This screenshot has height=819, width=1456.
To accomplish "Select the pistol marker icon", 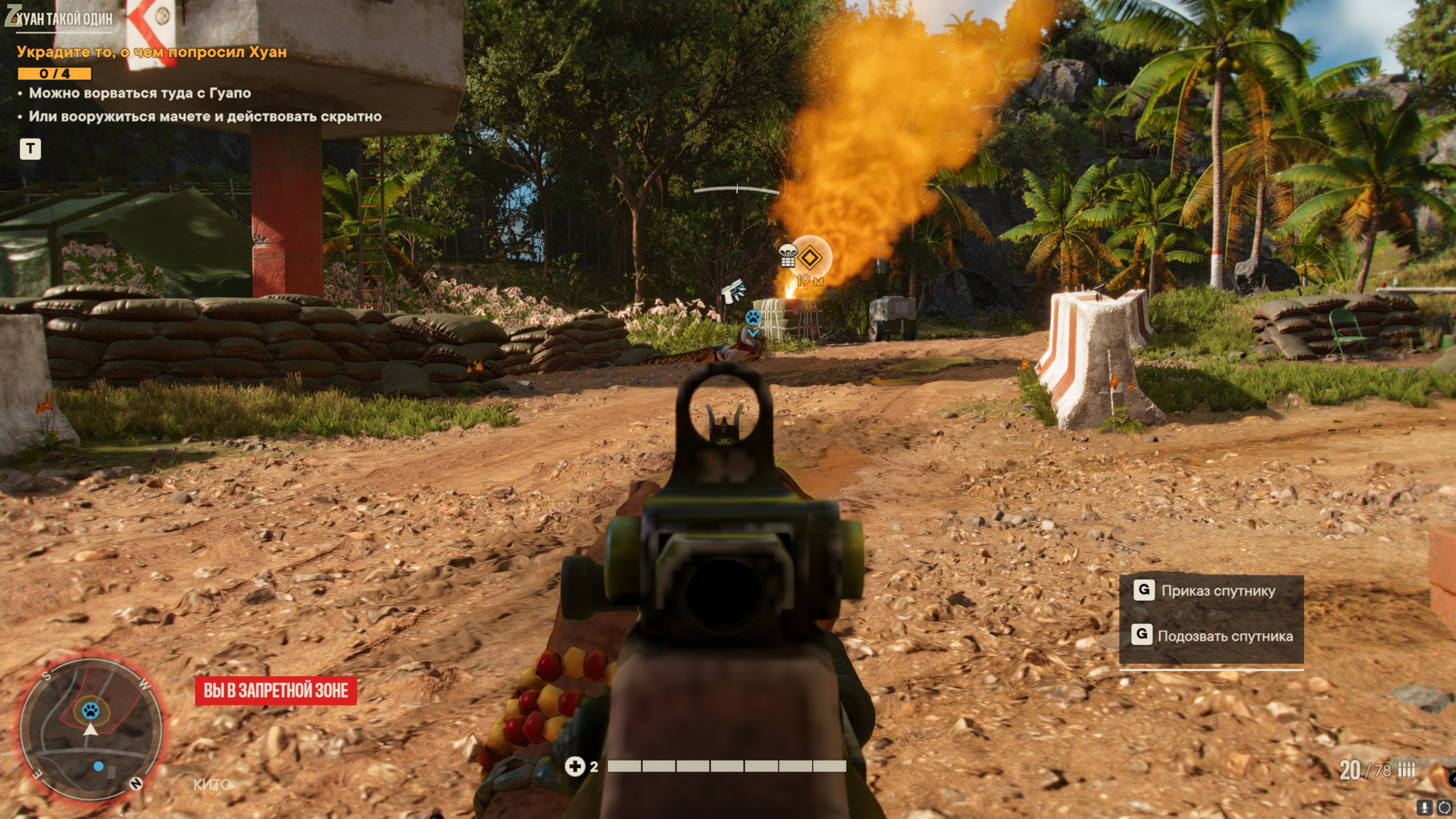I will [733, 292].
